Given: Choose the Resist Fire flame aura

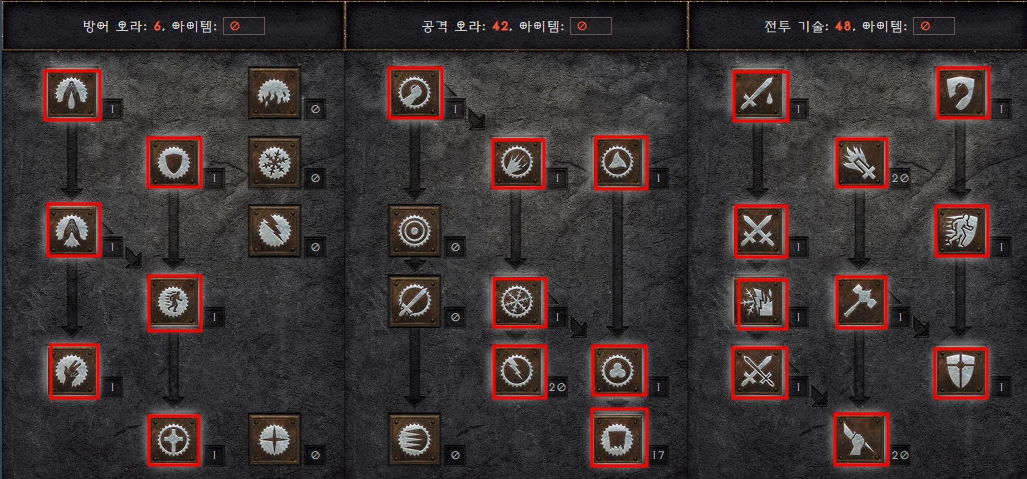Looking at the screenshot, I should tap(274, 95).
